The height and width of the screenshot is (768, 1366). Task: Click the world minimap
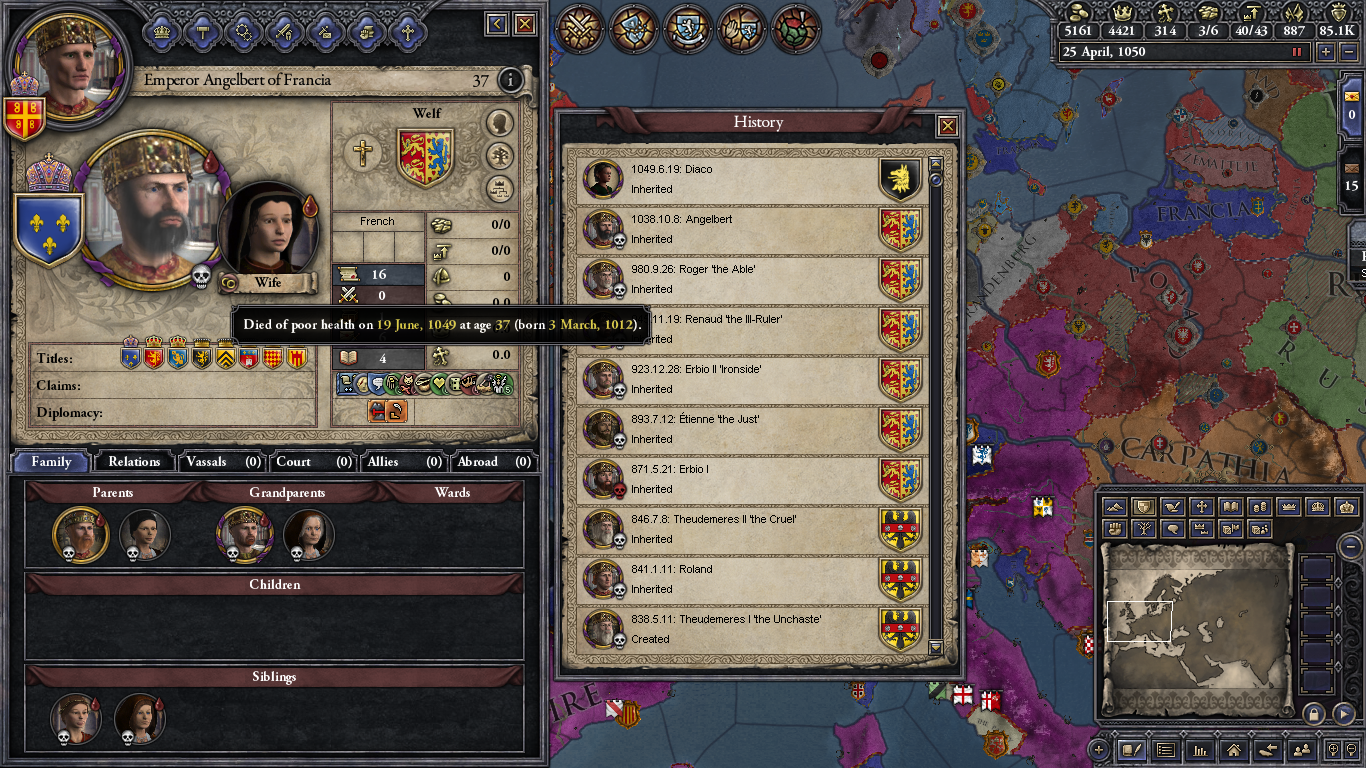[1195, 630]
